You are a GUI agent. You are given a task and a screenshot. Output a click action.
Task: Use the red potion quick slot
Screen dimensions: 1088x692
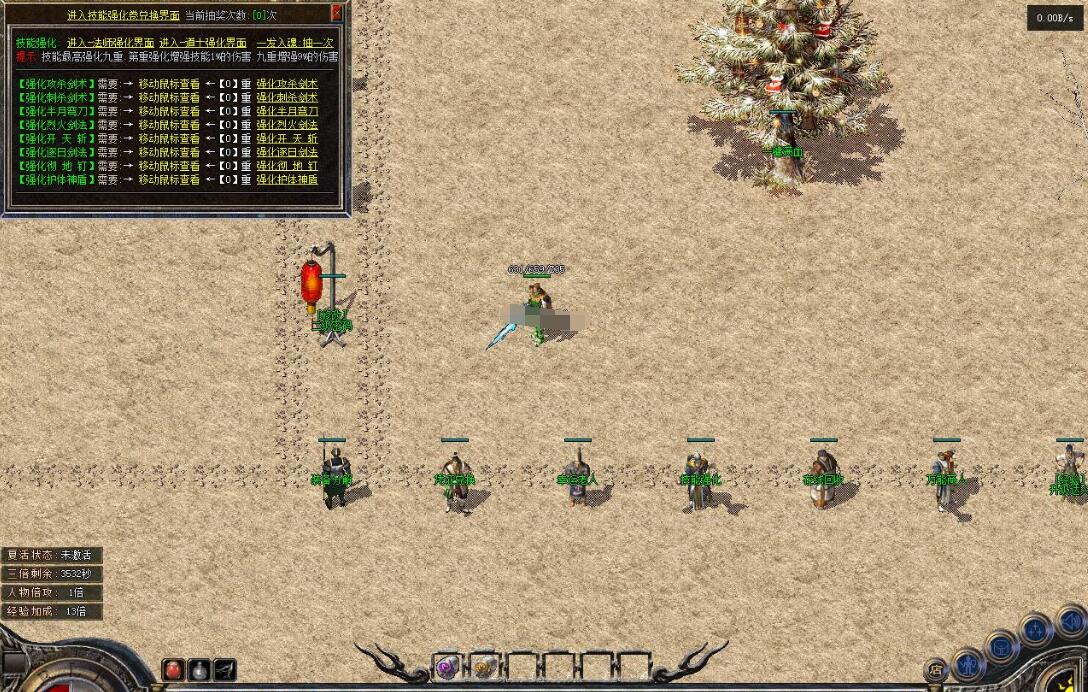pyautogui.click(x=174, y=669)
